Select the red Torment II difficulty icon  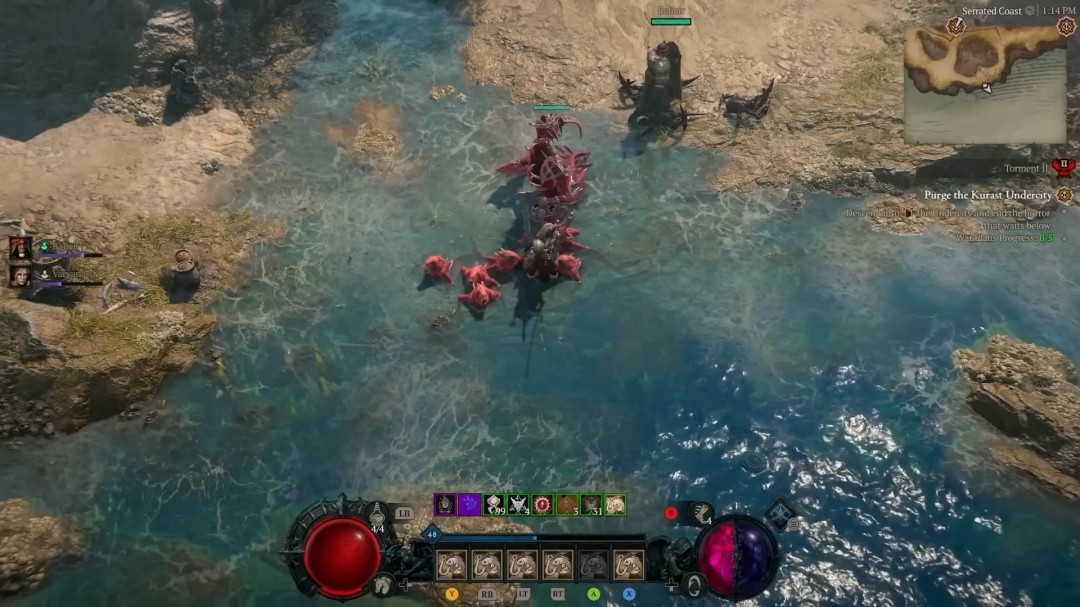(1062, 168)
